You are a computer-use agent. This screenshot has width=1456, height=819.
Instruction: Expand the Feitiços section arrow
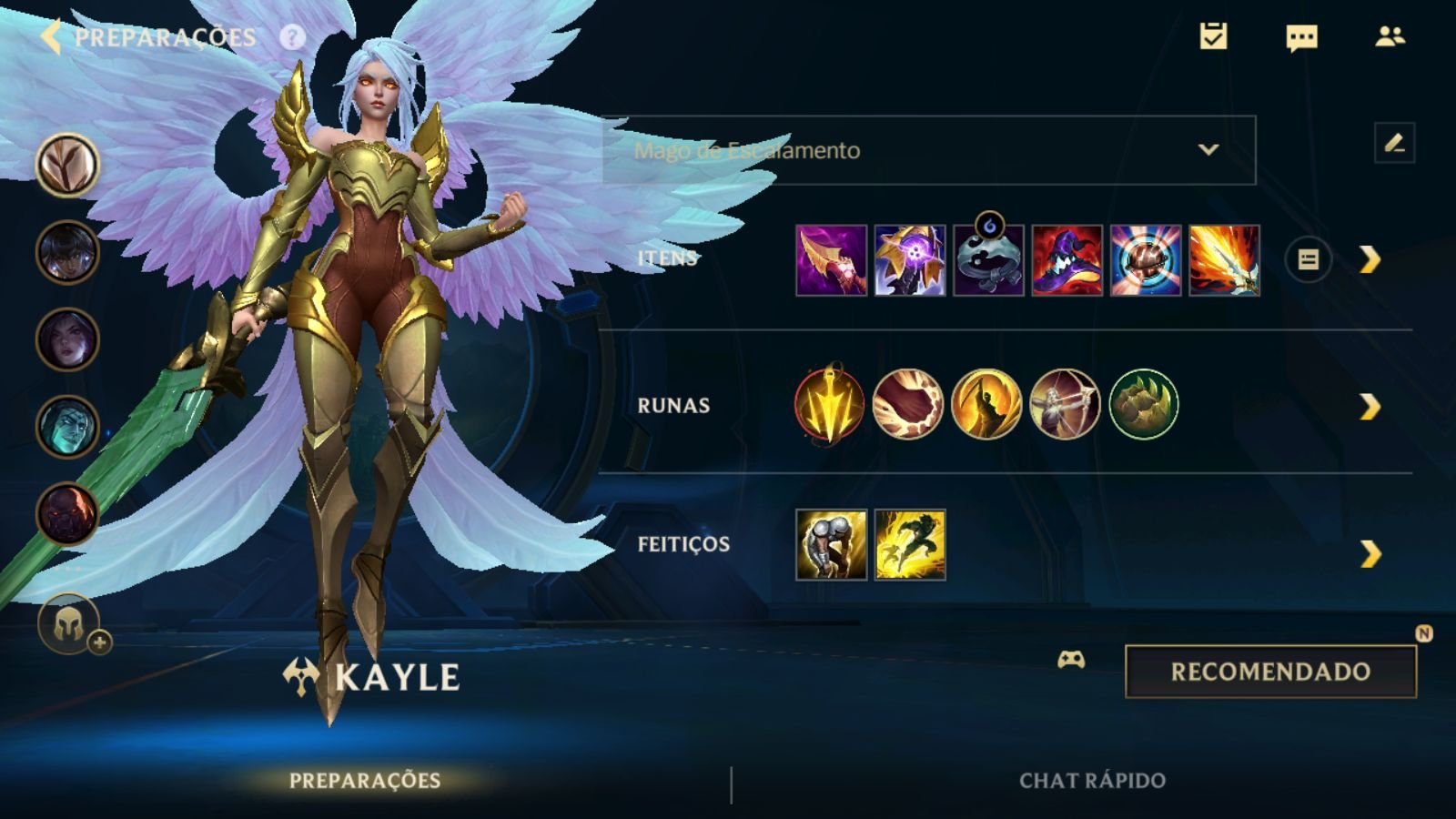[1370, 553]
